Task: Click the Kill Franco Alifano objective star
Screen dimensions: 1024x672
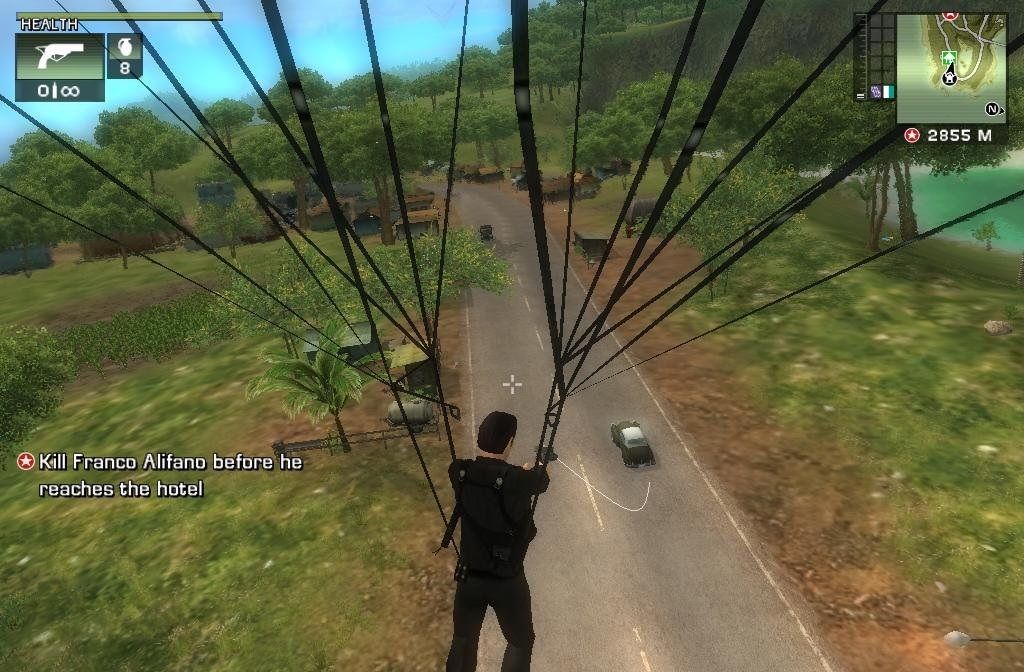Action: (x=26, y=462)
